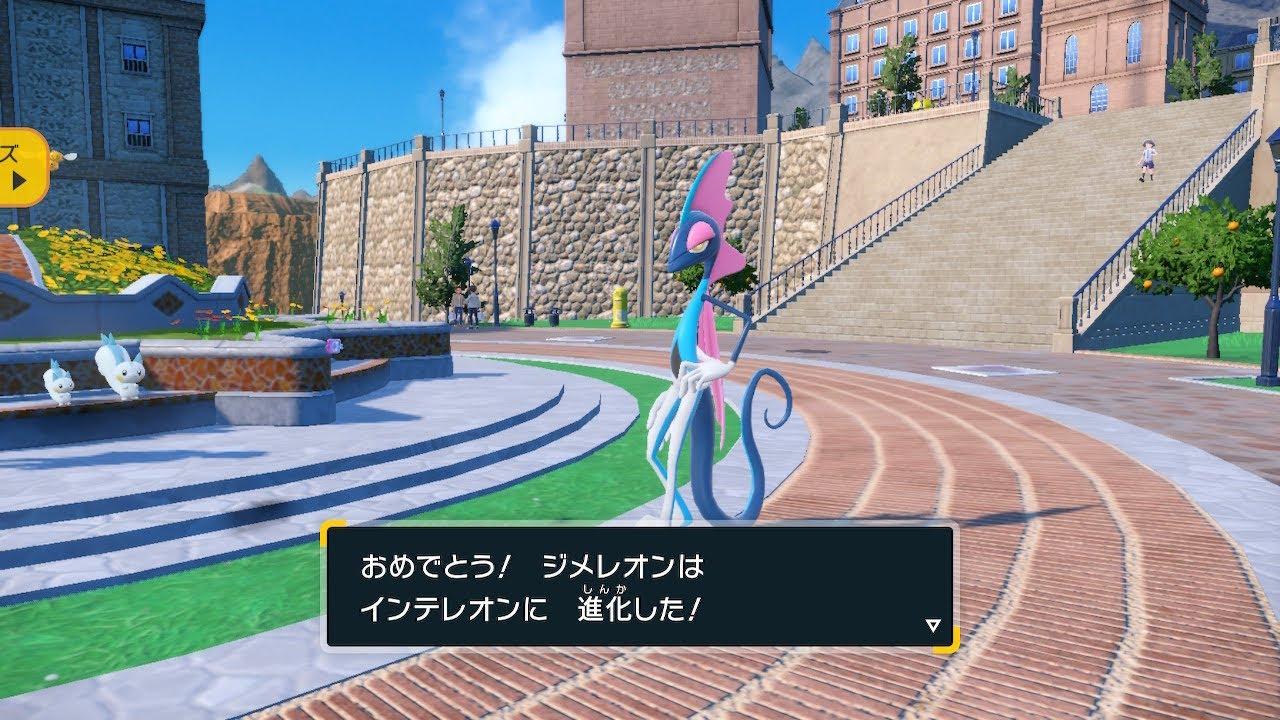Click the yellow notification panel arrow icon
Viewport: 1280px width, 720px height.
click(20, 179)
